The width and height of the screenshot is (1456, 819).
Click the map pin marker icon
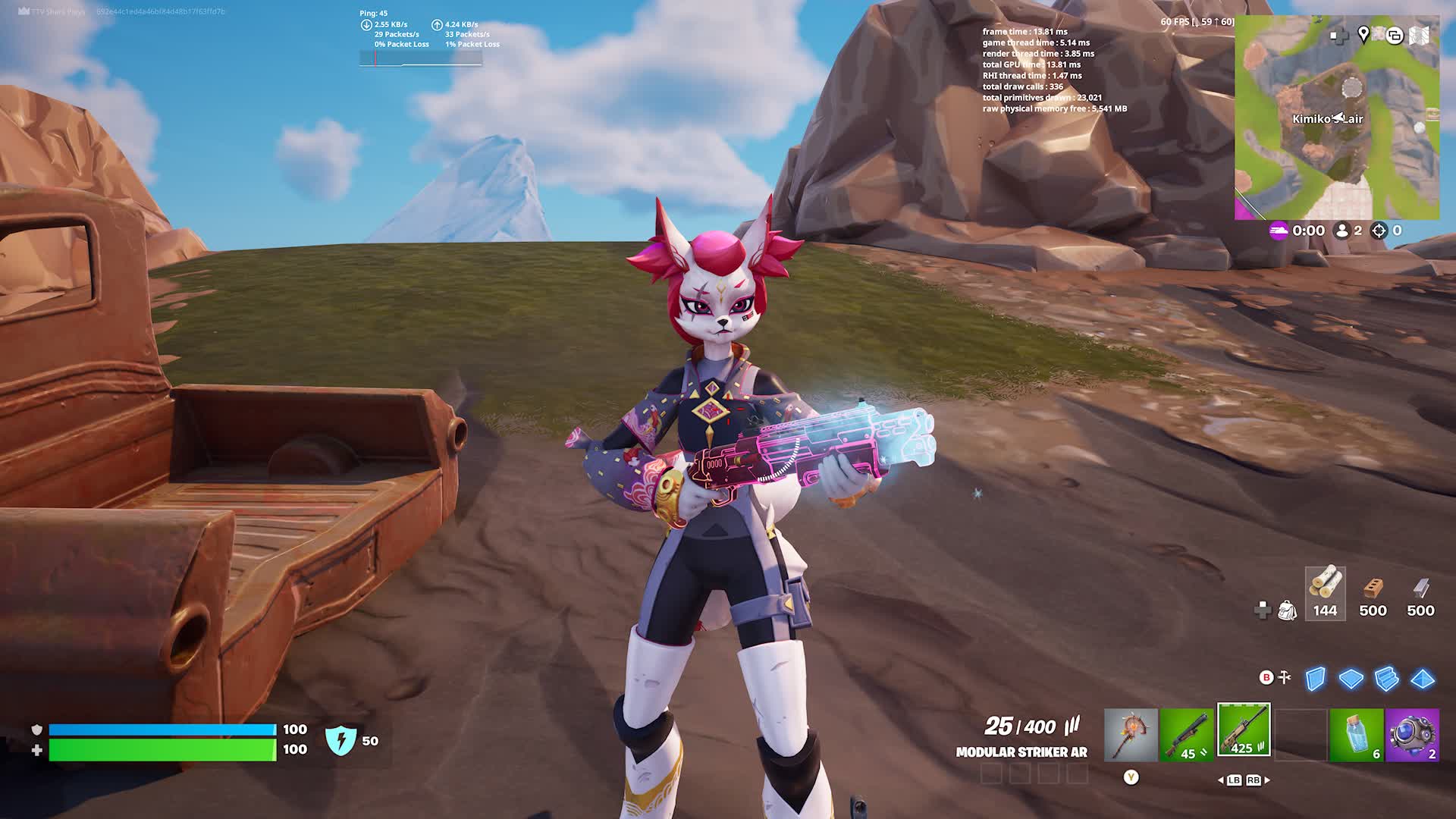[x=1363, y=35]
